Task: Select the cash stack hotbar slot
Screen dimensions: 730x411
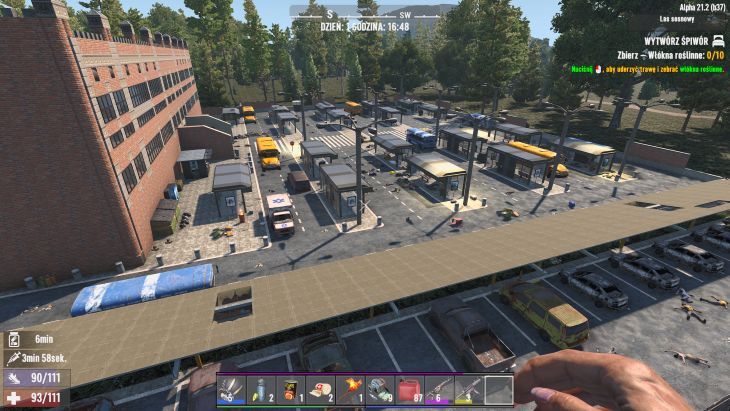Action: pos(380,390)
